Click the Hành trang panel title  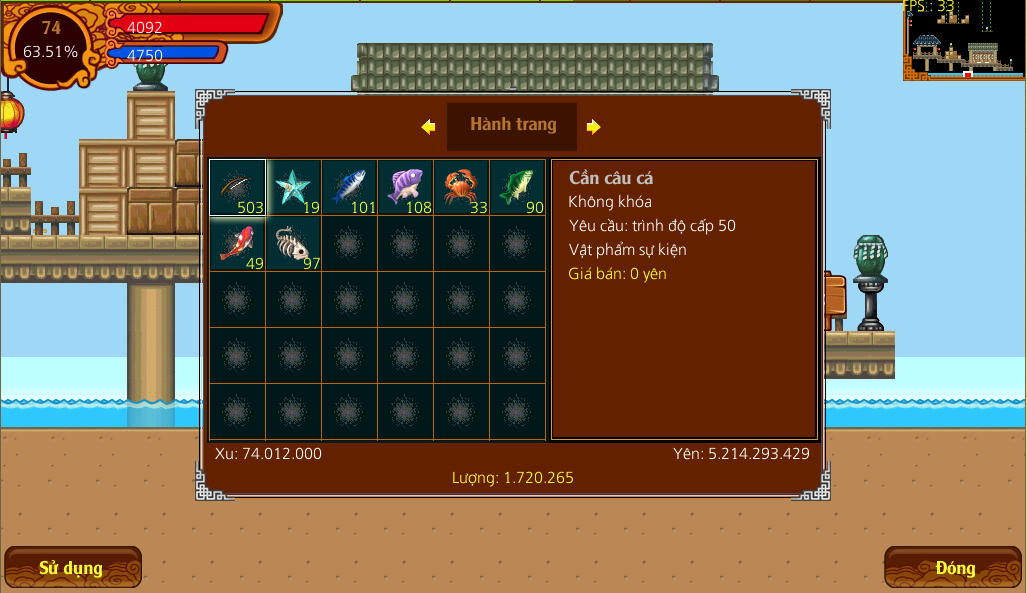(x=512, y=126)
